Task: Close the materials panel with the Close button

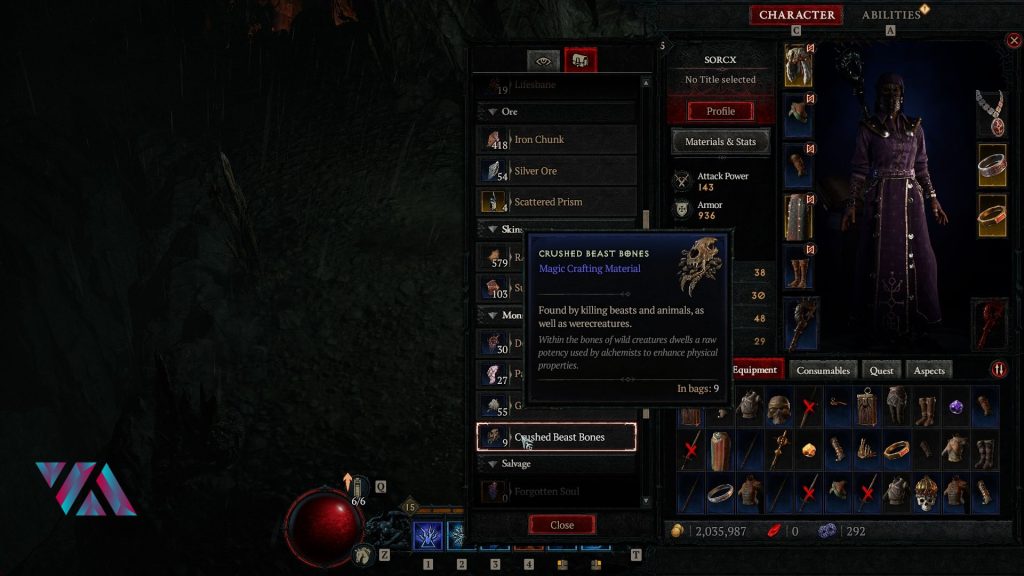Action: coord(562,525)
